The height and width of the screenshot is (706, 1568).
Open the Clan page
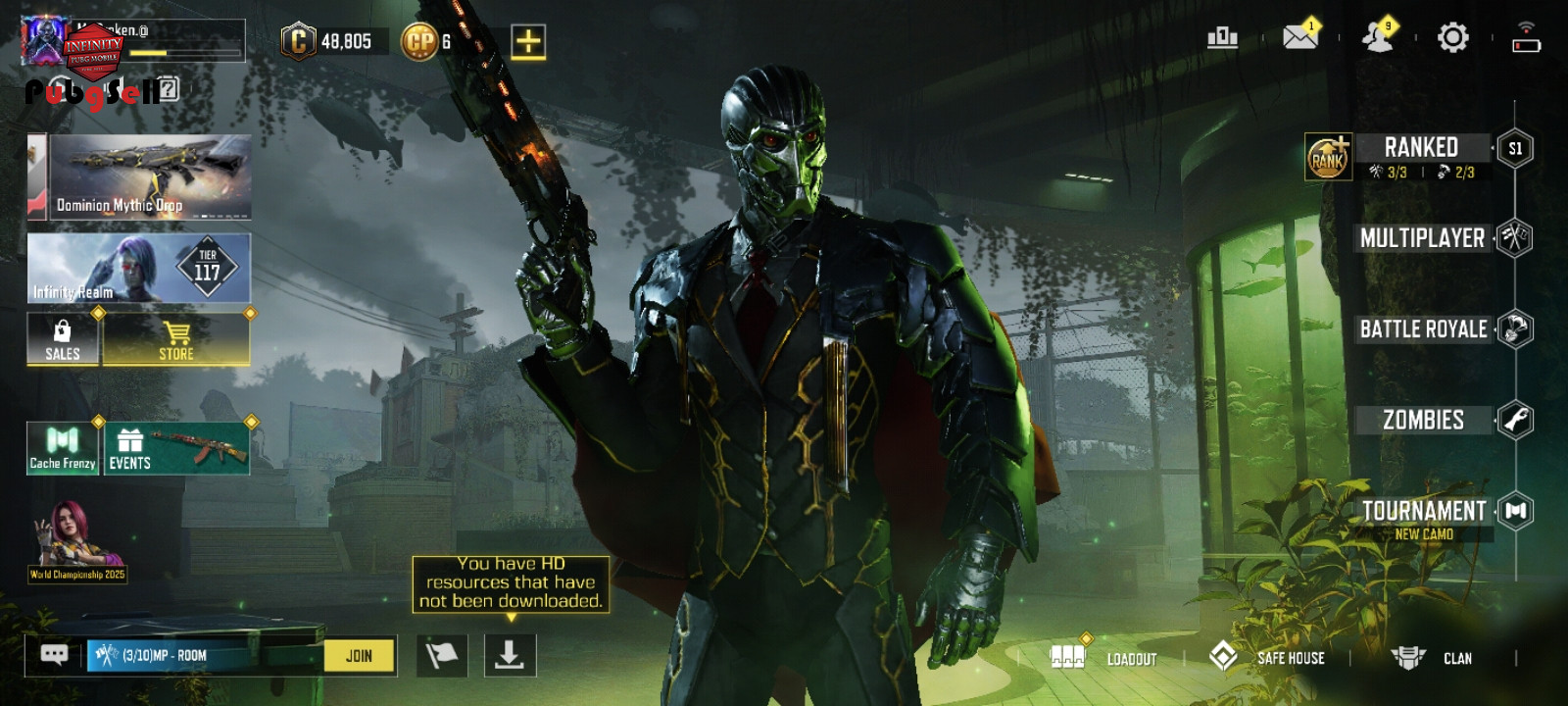point(1433,658)
